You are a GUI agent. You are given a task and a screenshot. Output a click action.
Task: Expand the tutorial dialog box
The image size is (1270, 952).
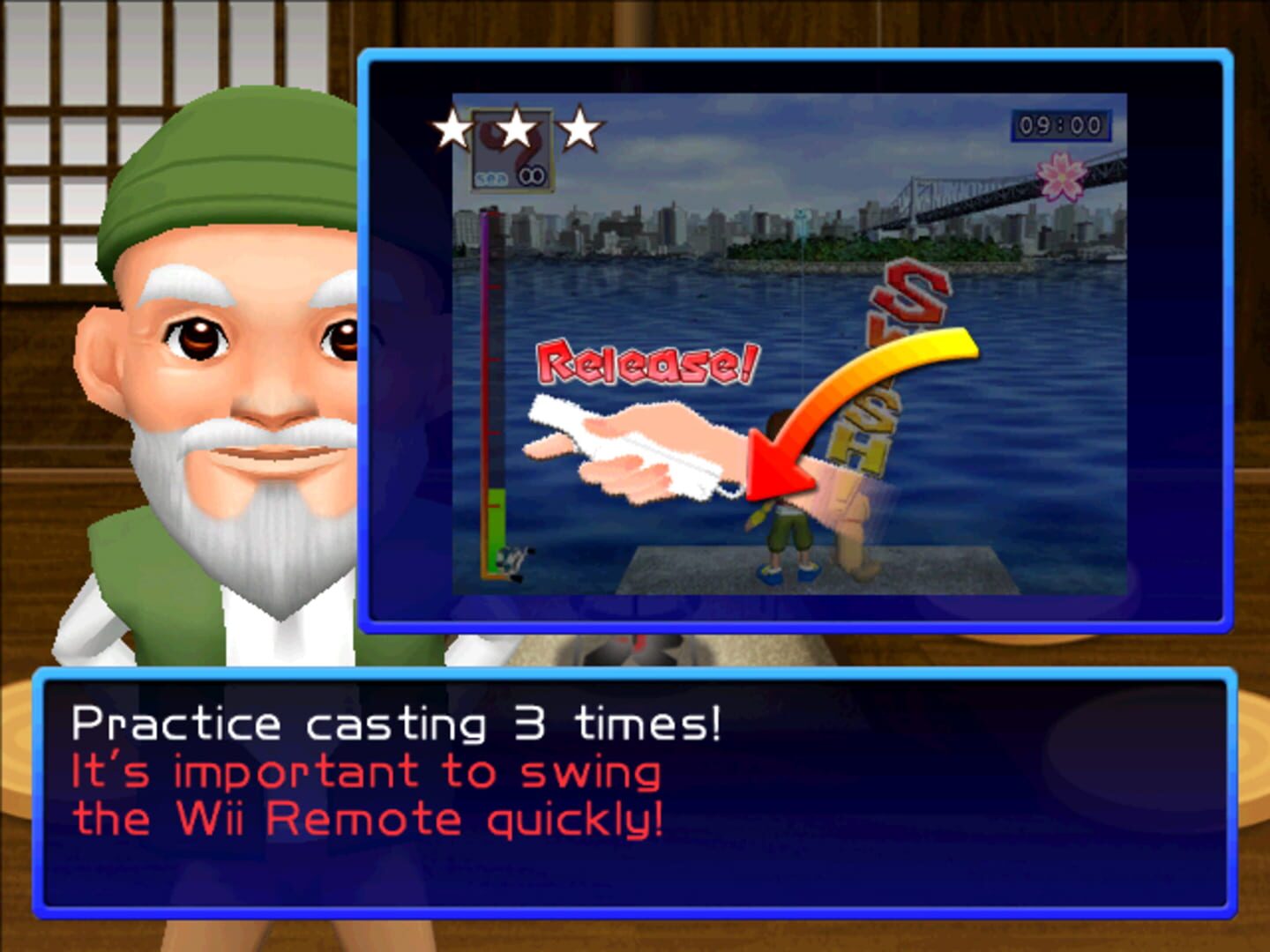[635, 793]
